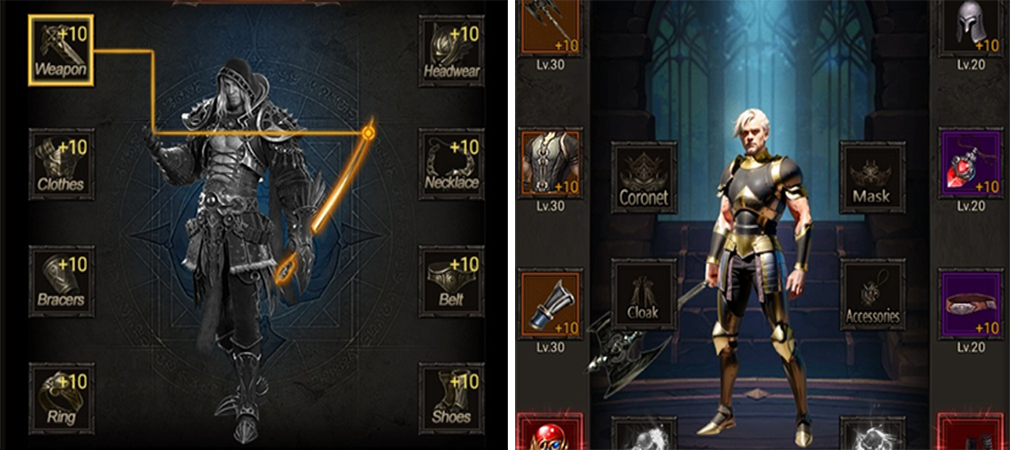Viewport: 1010px width, 450px height.
Task: Select the empty Accessories slot
Action: click(x=872, y=295)
